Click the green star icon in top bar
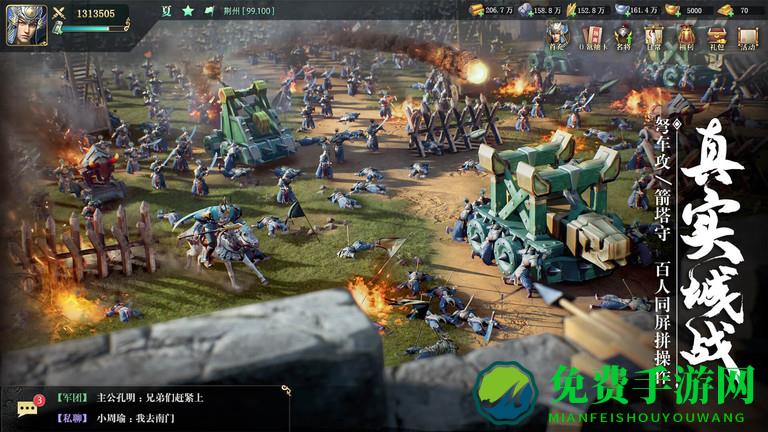This screenshot has height=432, width=768. pos(188,11)
